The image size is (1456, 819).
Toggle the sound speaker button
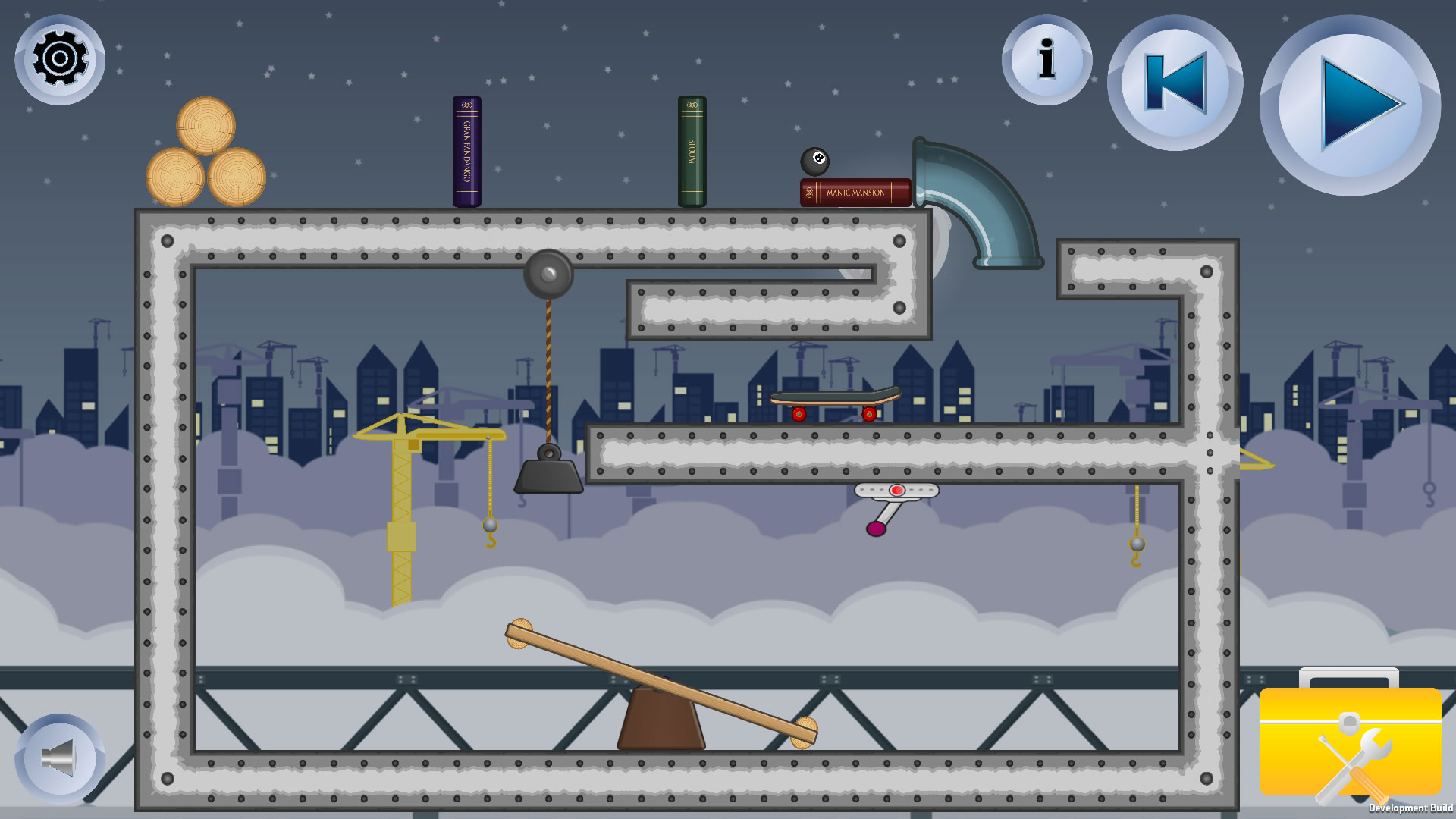pos(60,758)
